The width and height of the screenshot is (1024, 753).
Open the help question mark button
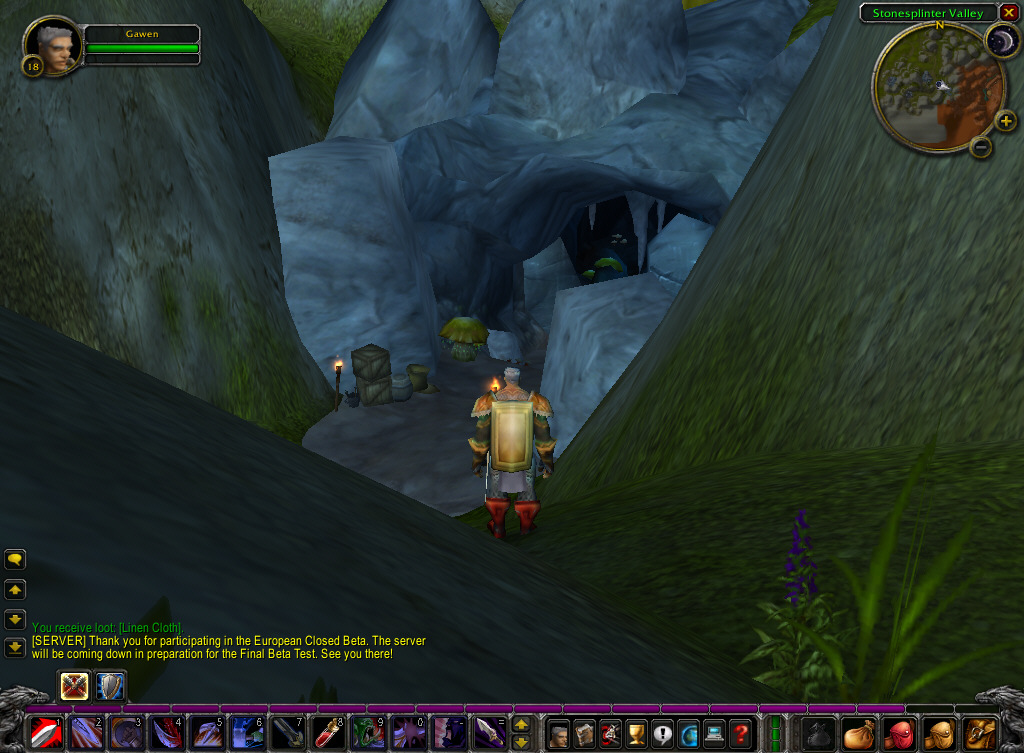tap(740, 734)
